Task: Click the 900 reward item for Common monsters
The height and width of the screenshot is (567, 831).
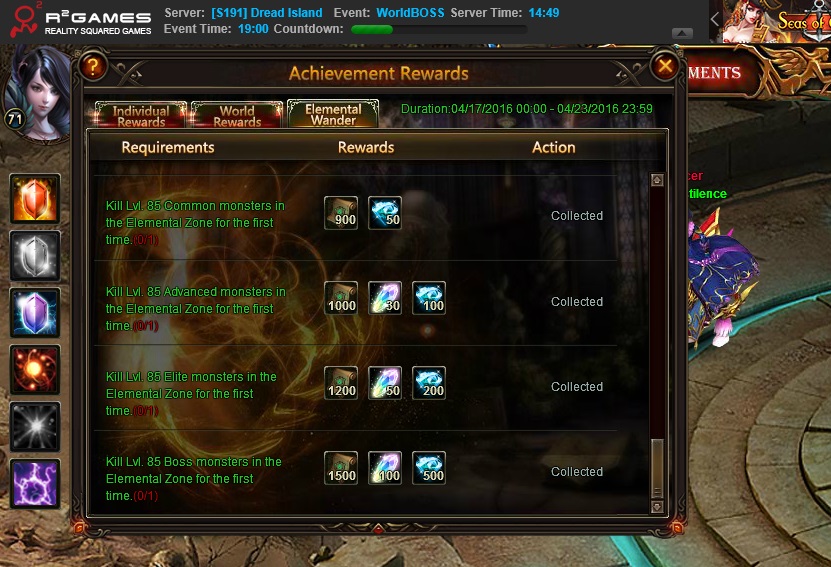Action: [x=341, y=213]
